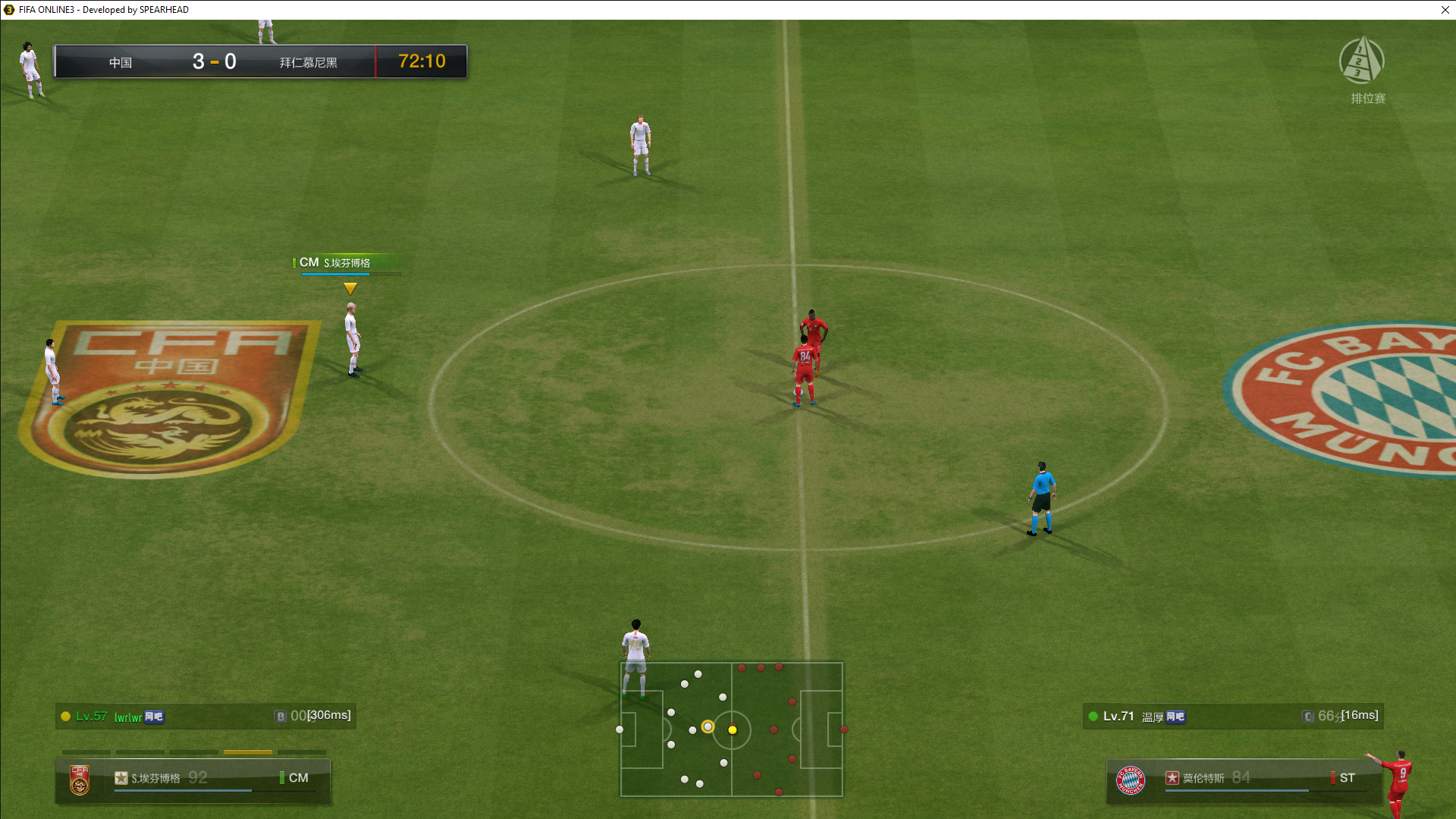Click the pitch radar minimap
This screenshot has height=819, width=1456.
tap(732, 730)
